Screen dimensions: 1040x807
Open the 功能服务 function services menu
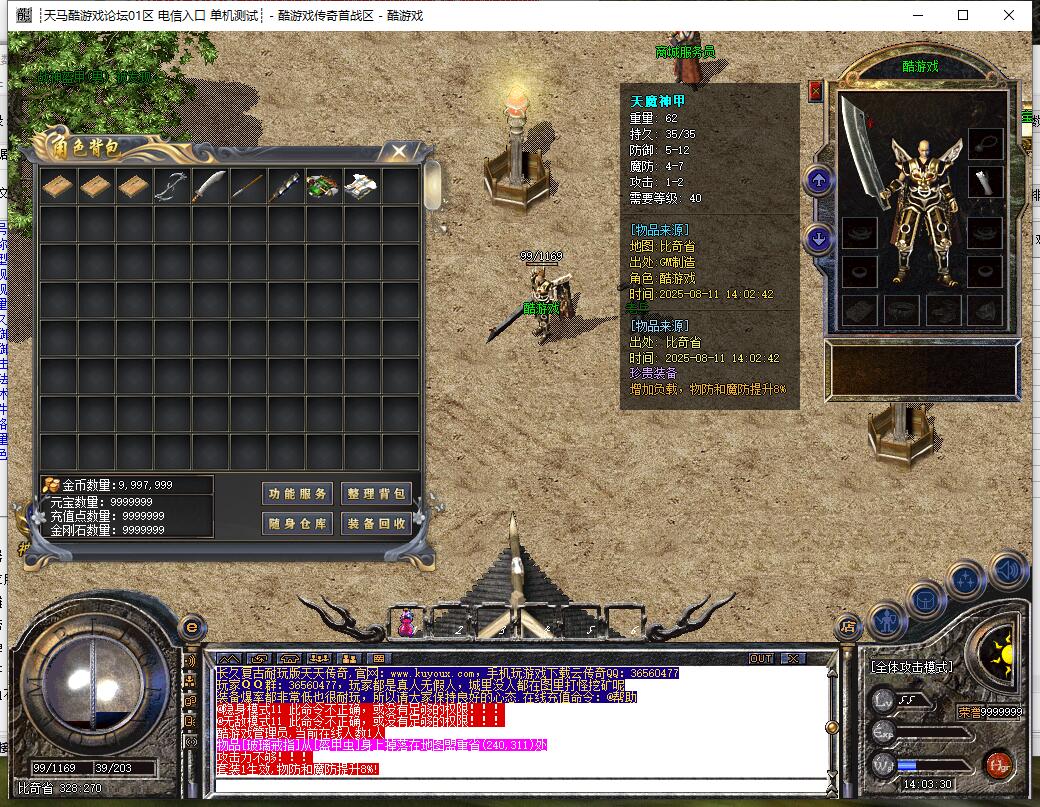coord(297,493)
